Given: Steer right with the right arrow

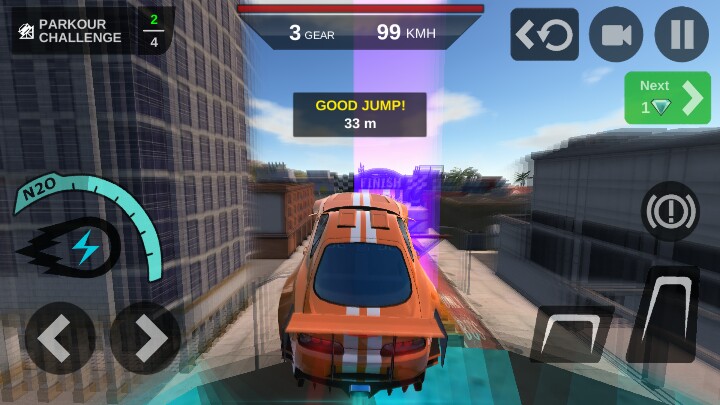Looking at the screenshot, I should pos(146,338).
